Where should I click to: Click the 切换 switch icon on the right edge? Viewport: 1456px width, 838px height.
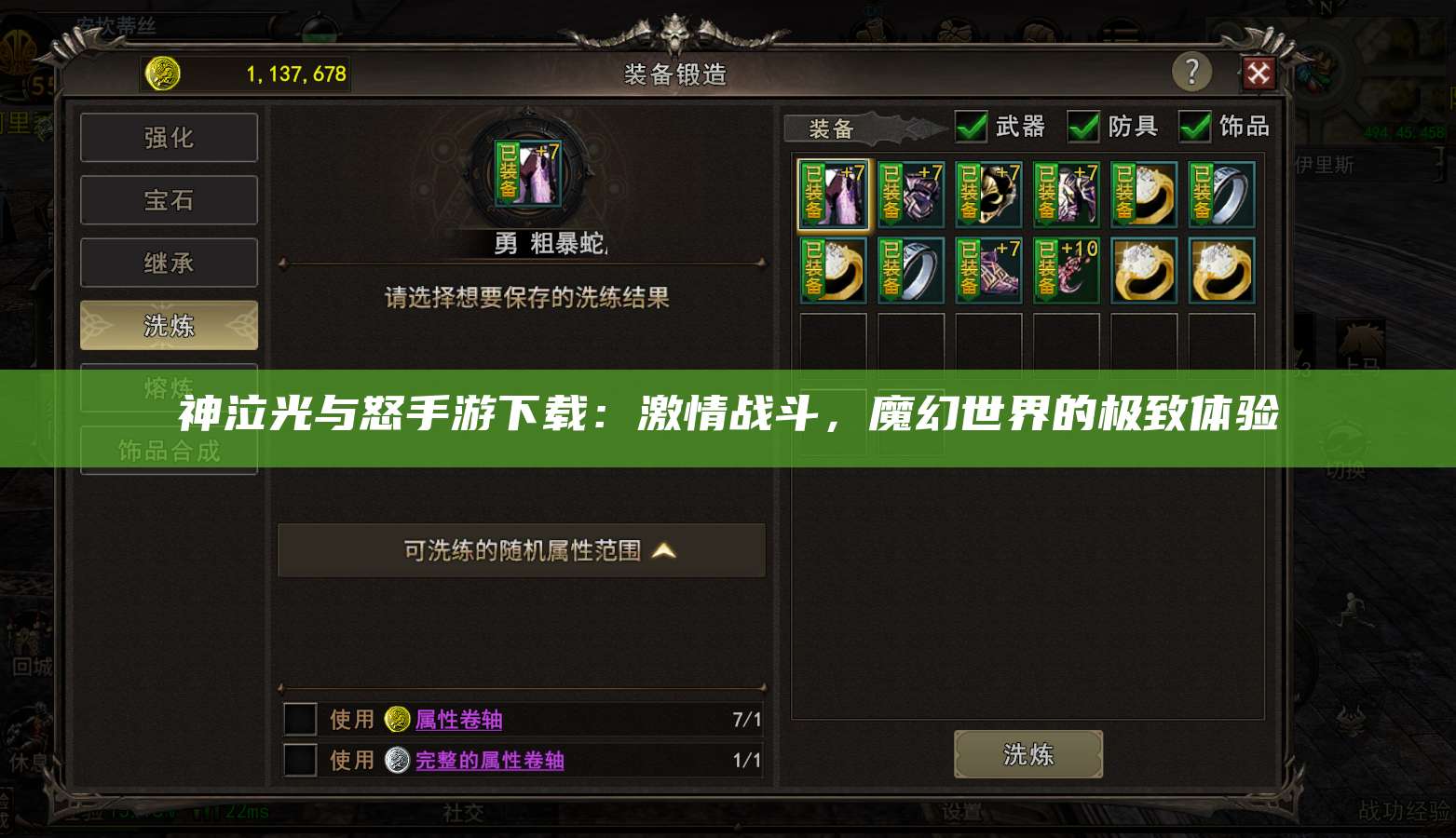1344,438
